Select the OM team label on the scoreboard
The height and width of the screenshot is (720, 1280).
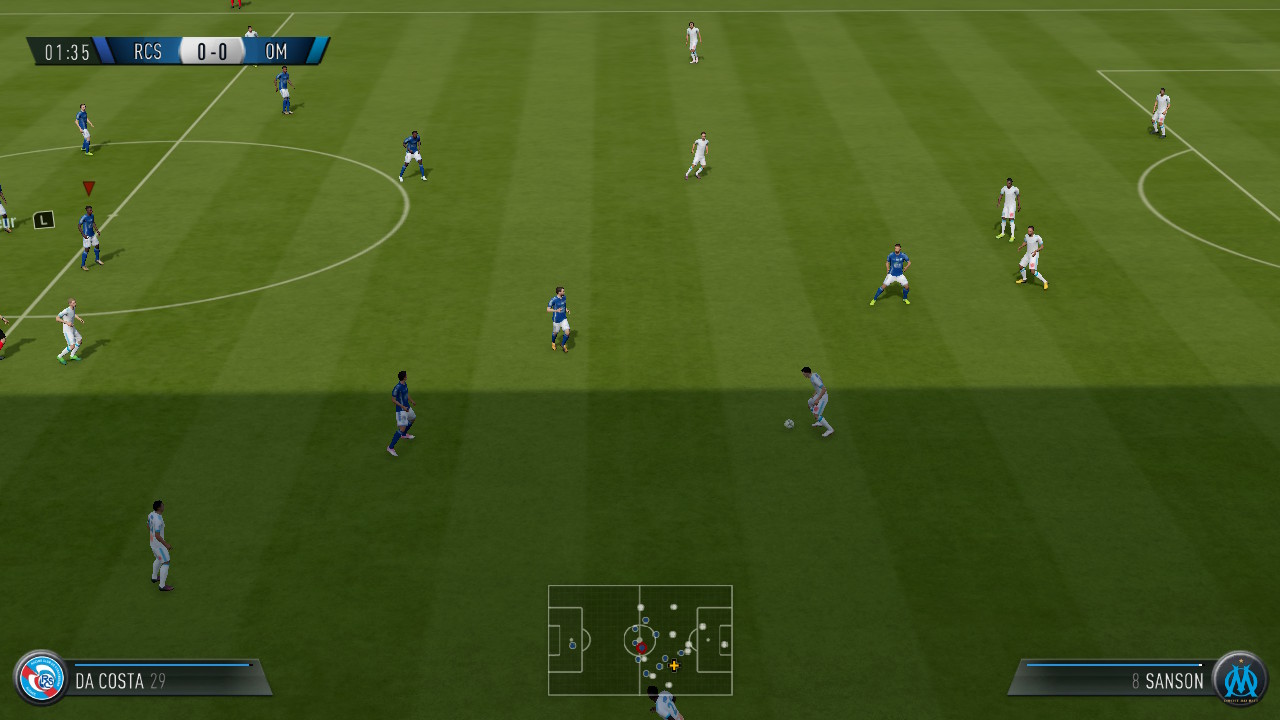pyautogui.click(x=277, y=52)
